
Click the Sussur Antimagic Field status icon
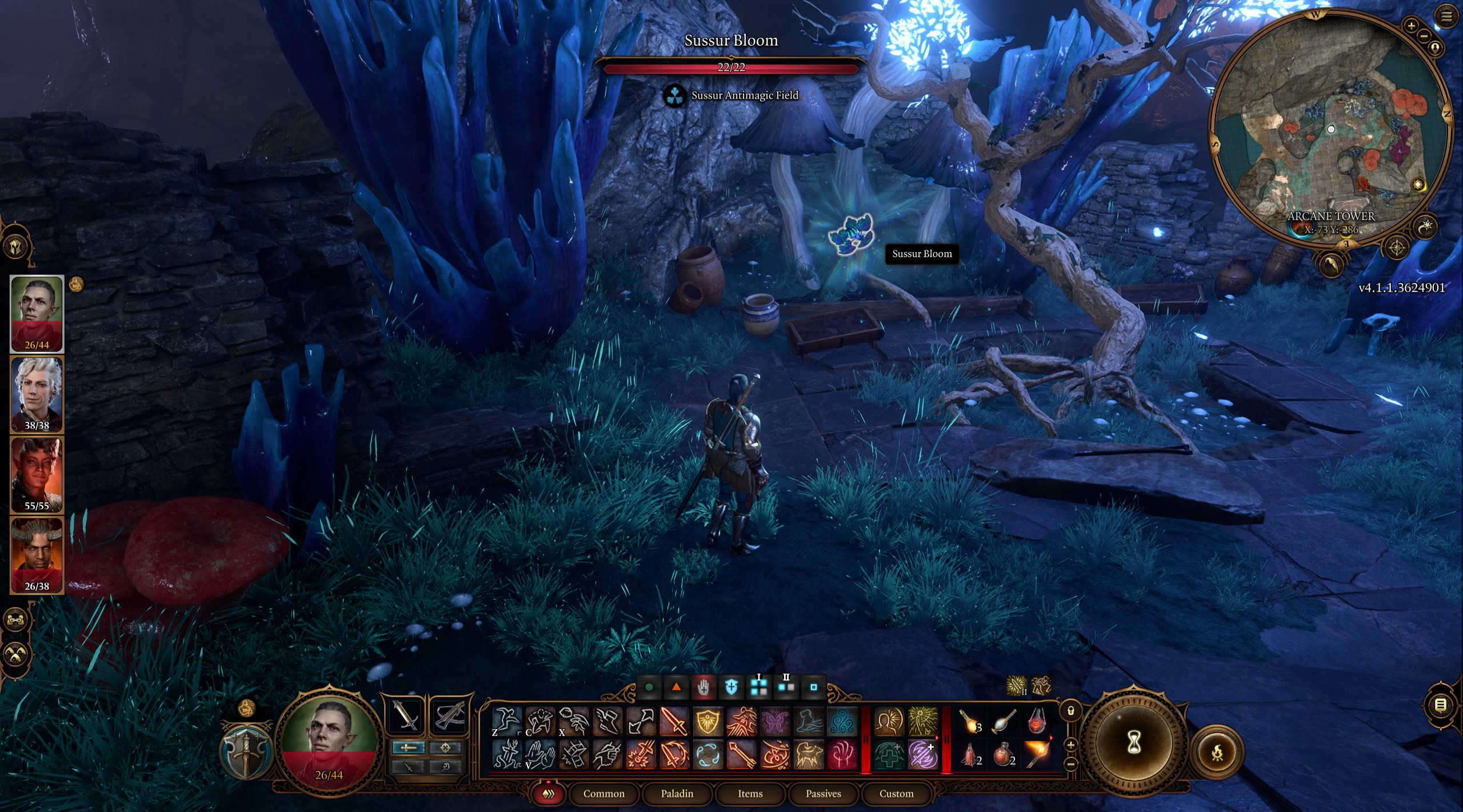tap(676, 97)
